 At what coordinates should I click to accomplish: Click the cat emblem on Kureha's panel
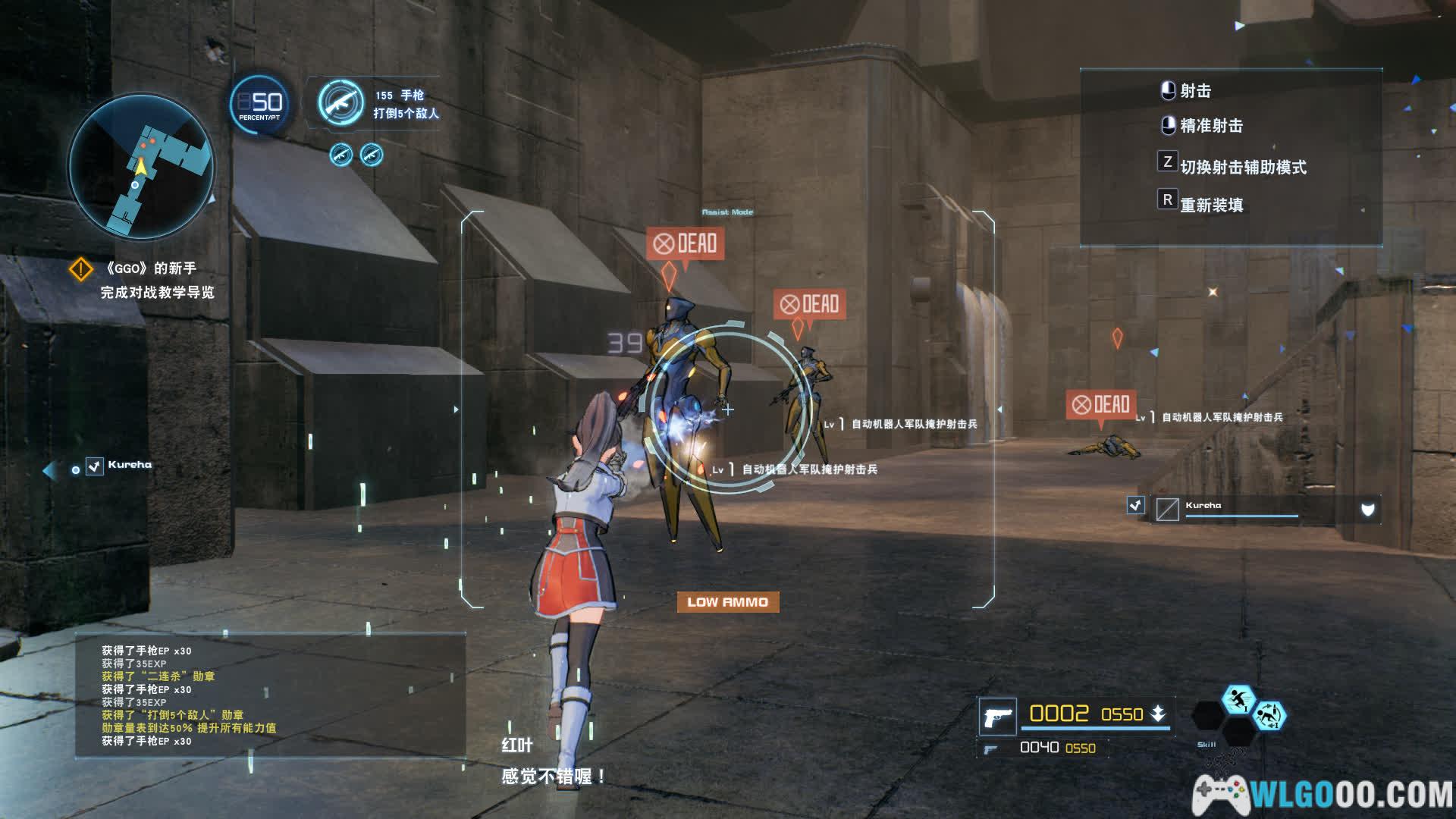coord(1367,510)
